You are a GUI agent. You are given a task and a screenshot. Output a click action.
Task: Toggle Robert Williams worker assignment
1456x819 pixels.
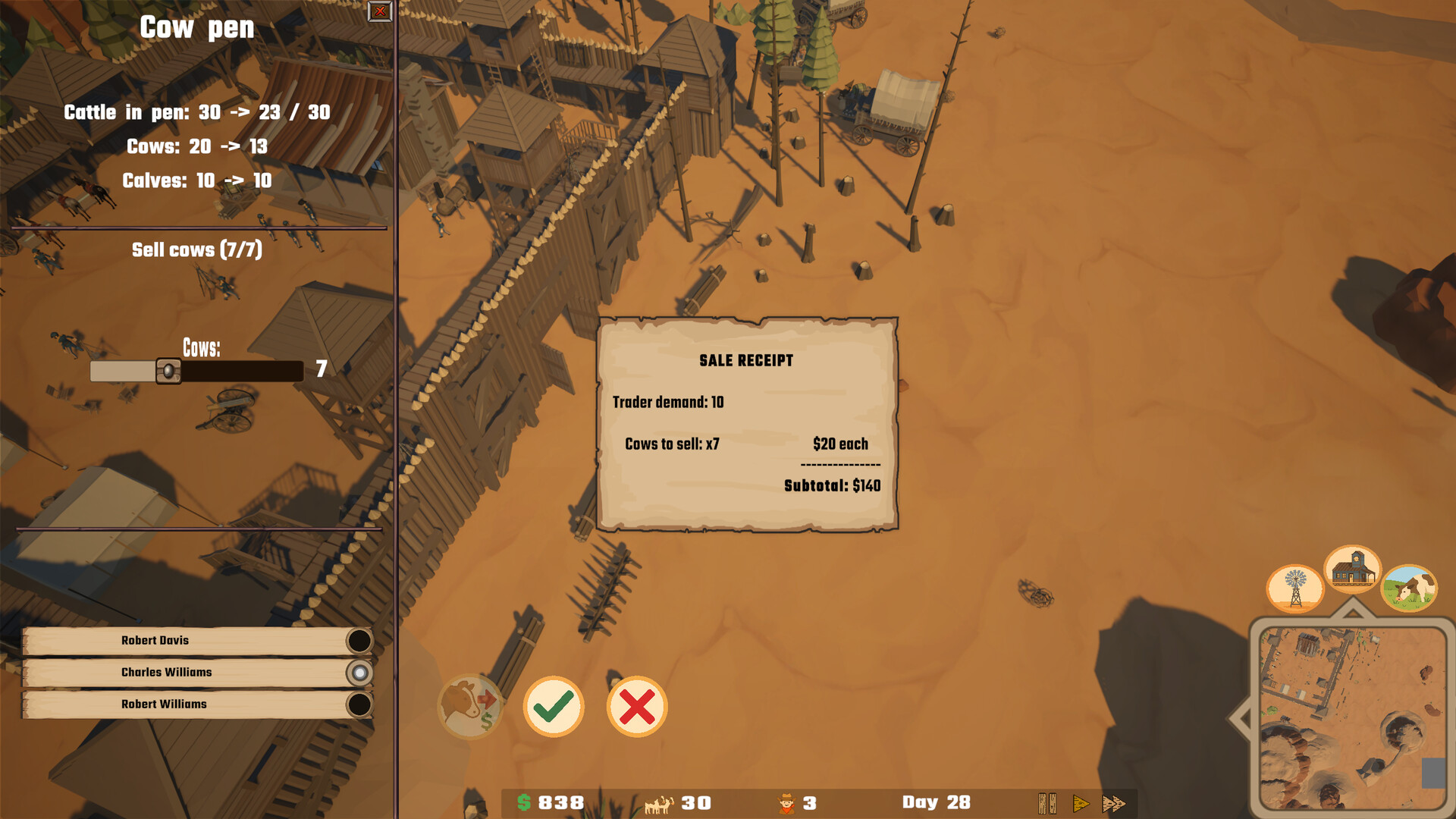pyautogui.click(x=358, y=703)
